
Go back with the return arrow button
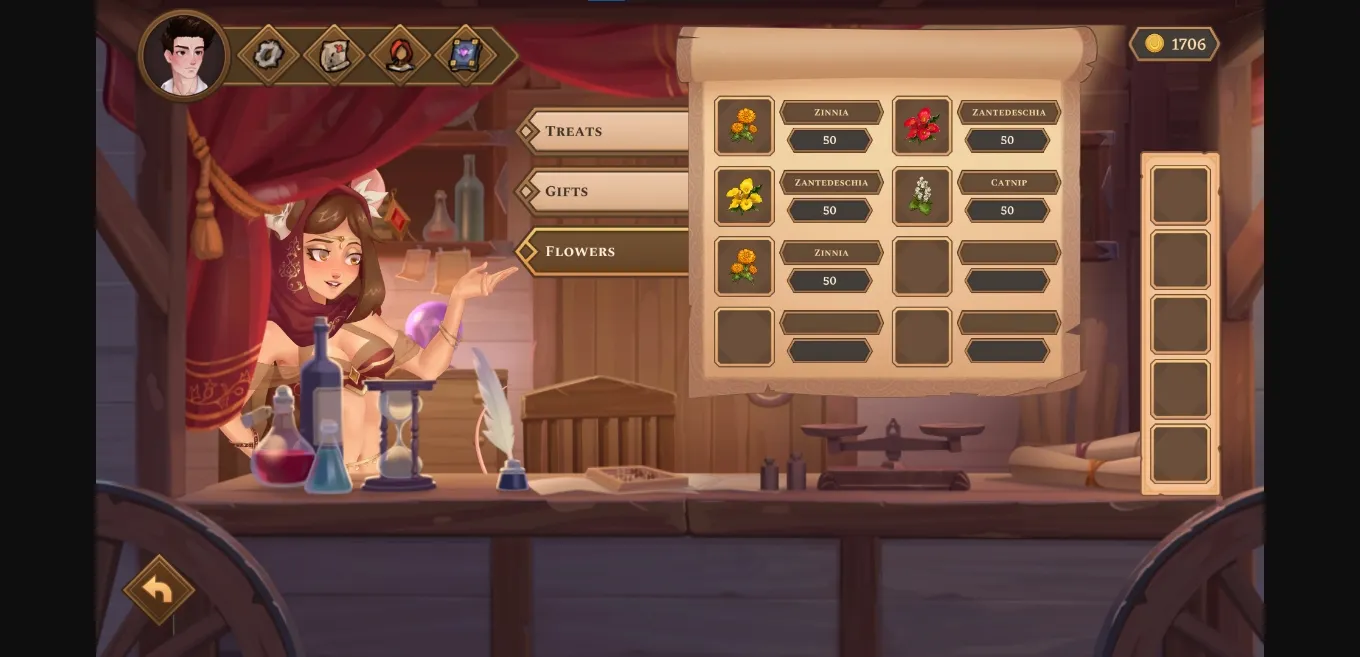(158, 590)
